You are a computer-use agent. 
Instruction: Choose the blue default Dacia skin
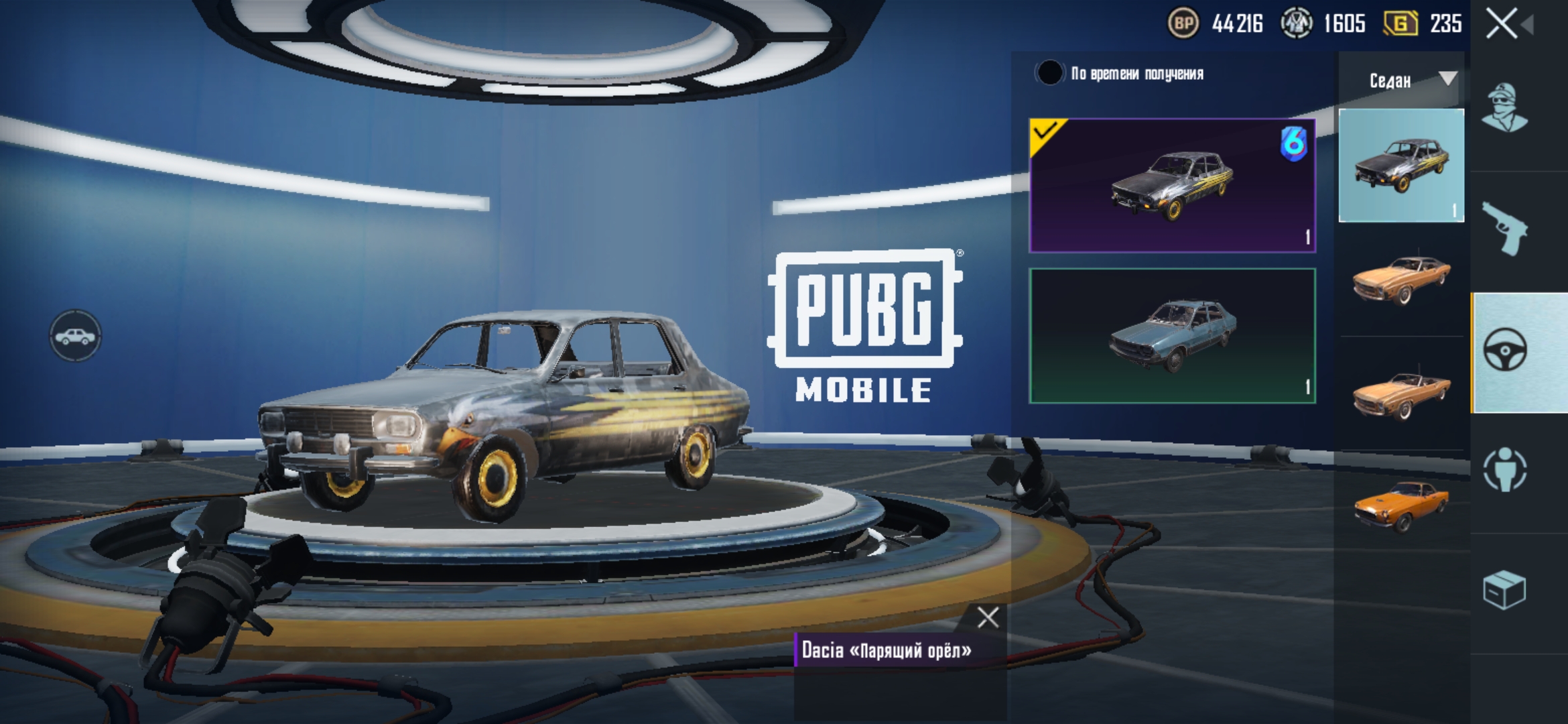1172,336
